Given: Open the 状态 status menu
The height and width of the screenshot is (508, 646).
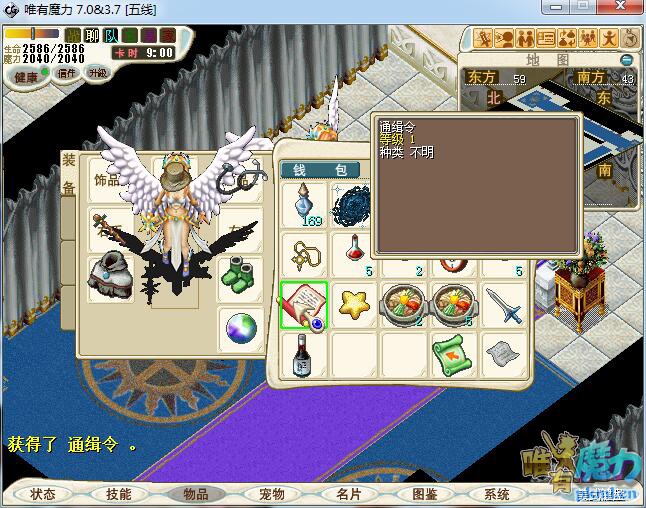Looking at the screenshot, I should pos(42,494).
